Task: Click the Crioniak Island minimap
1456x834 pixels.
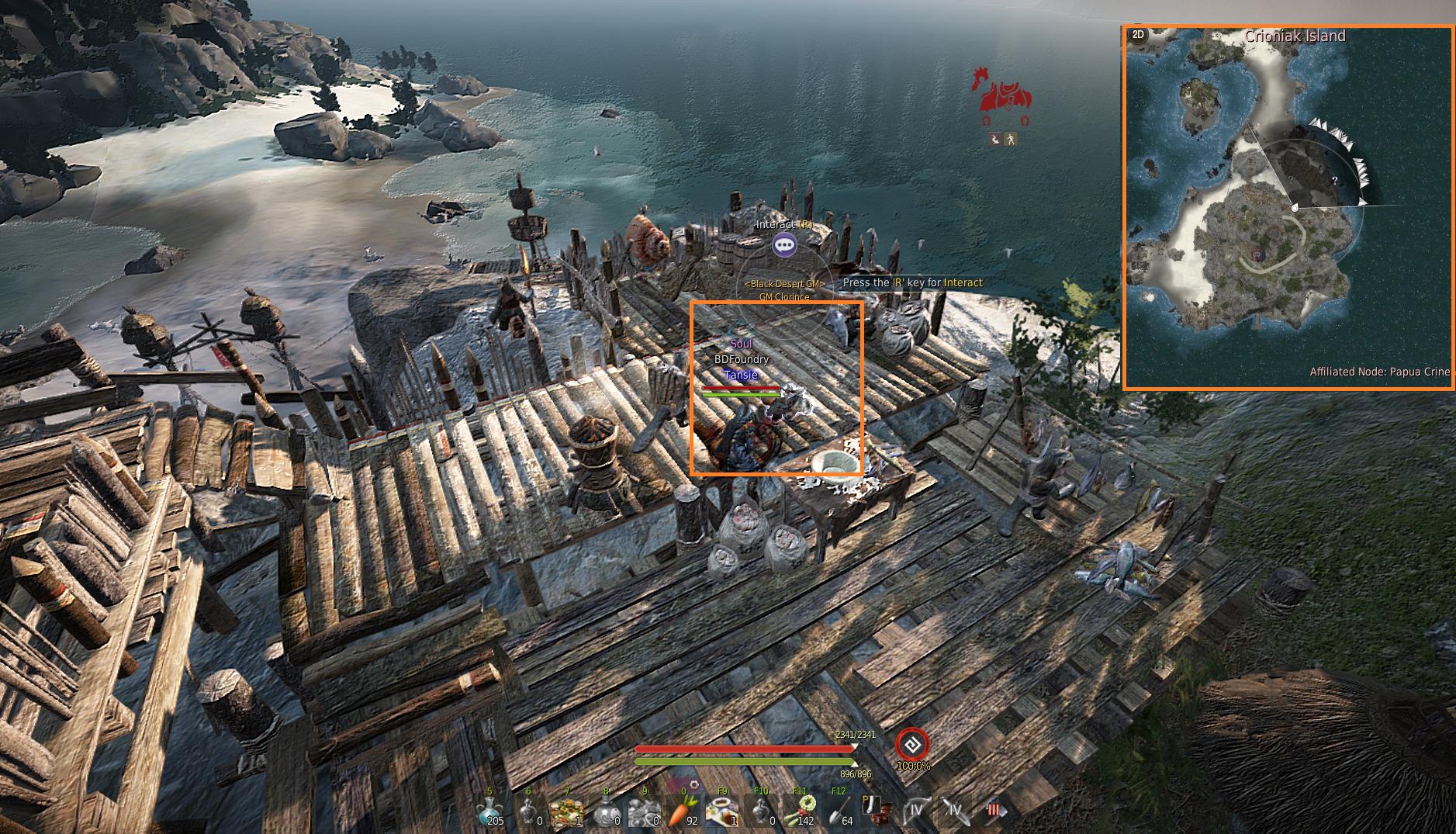Action: (1288, 208)
